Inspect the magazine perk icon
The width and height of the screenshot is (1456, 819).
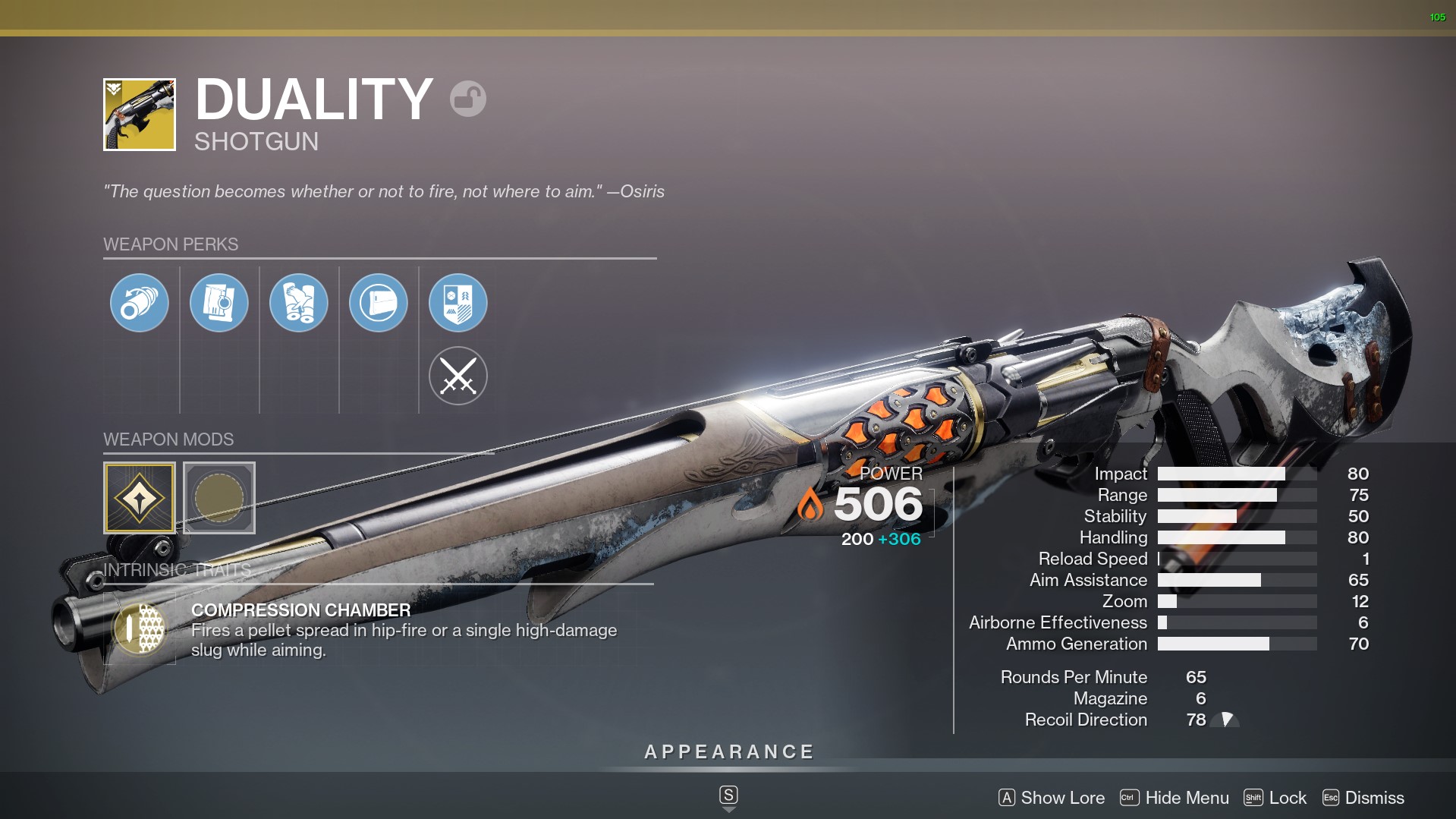(x=219, y=303)
